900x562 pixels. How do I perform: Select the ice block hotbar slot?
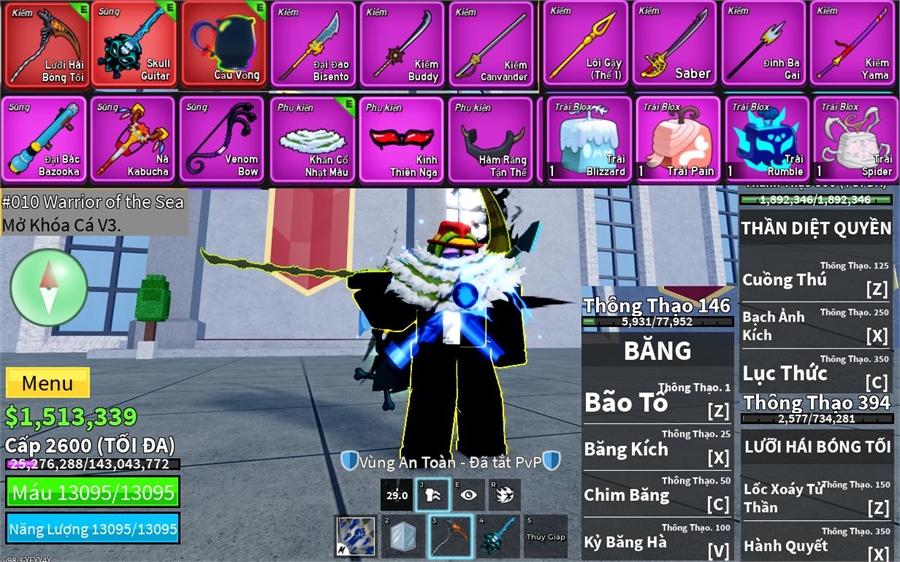tap(401, 536)
